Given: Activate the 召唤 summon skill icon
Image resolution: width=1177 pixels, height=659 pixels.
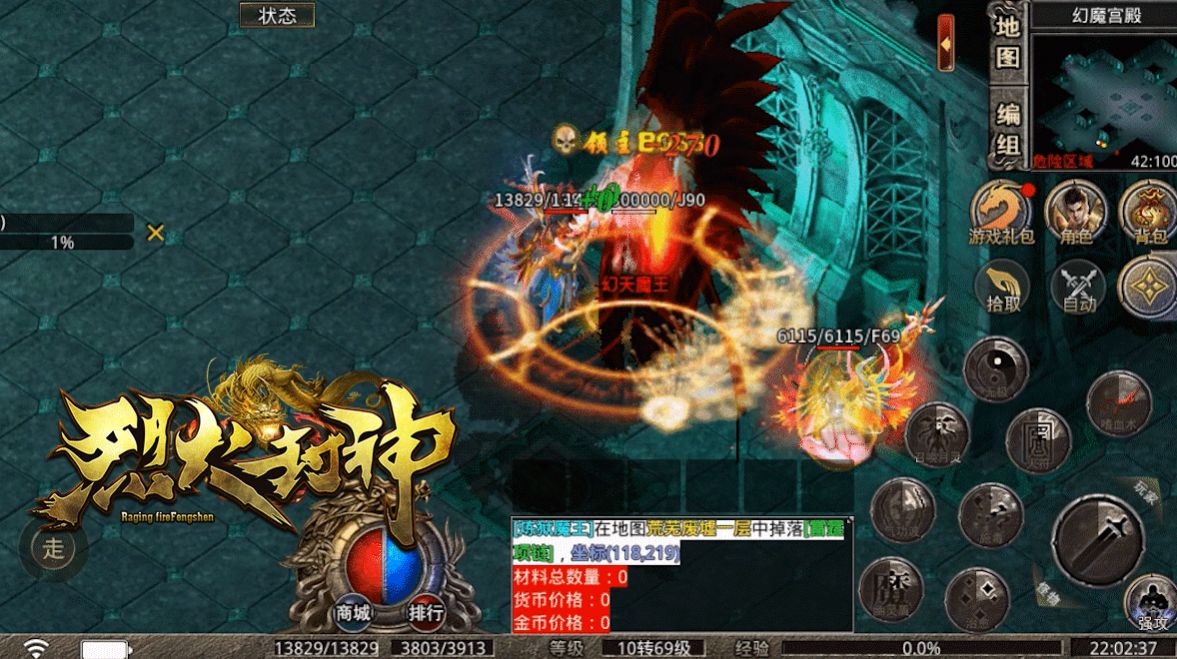Looking at the screenshot, I should pos(937,434).
